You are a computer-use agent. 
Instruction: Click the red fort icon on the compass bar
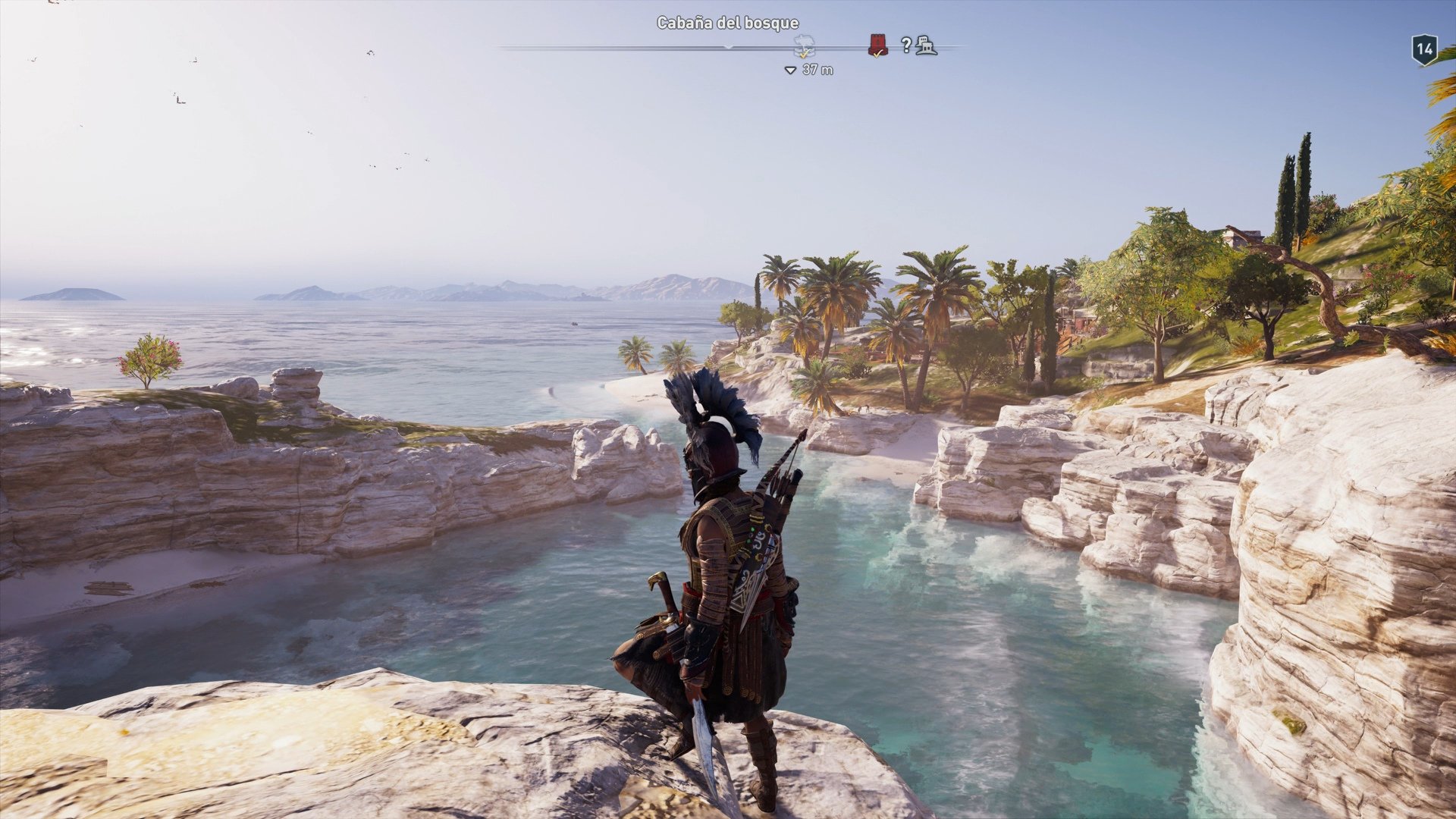coord(878,44)
